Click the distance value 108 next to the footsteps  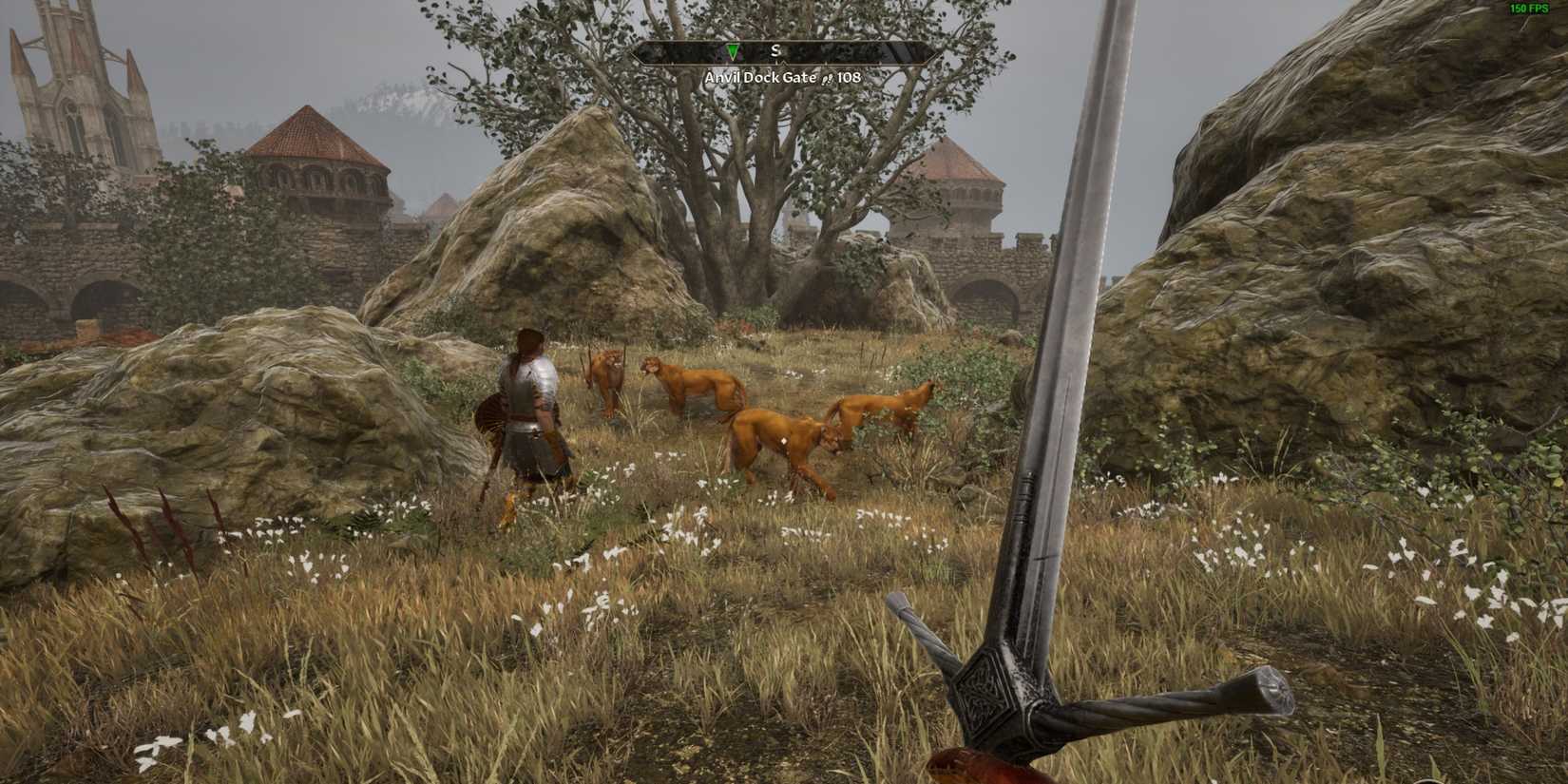tap(850, 78)
